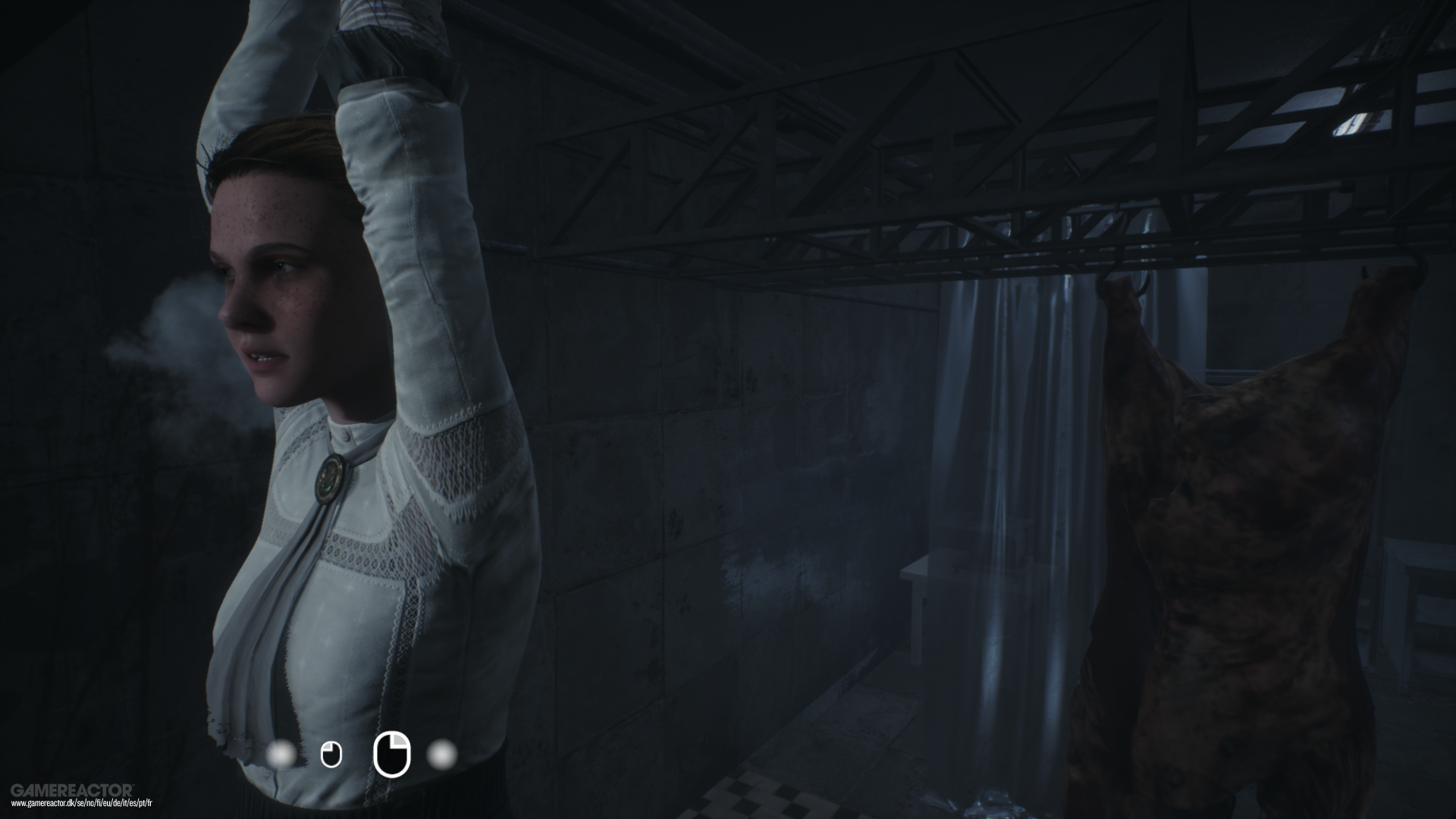Activate the right-hand white dot marker
Image resolution: width=1456 pixels, height=819 pixels.
pos(440,754)
